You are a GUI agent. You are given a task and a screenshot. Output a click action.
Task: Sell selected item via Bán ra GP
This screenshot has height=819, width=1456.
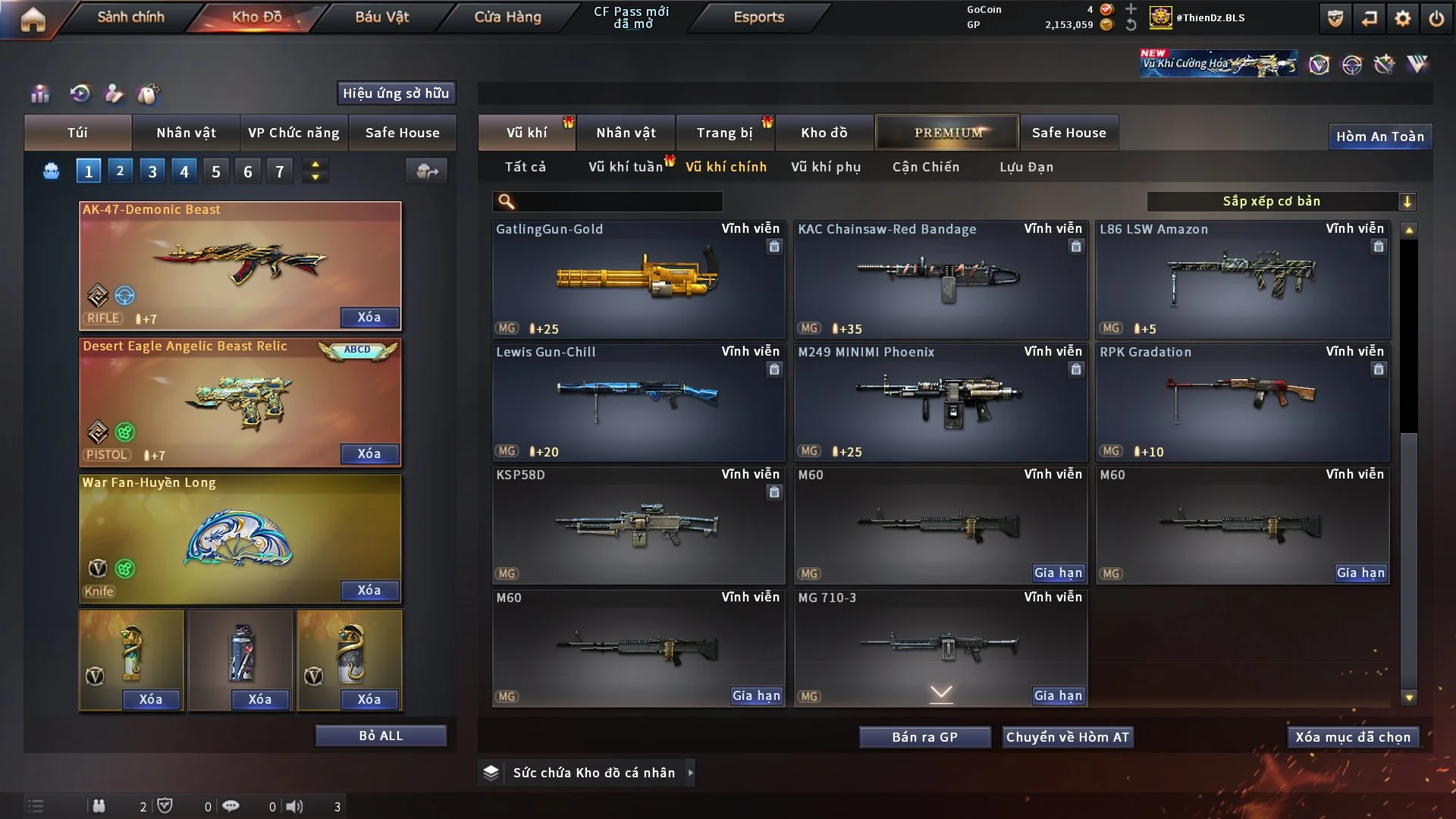[x=924, y=737]
